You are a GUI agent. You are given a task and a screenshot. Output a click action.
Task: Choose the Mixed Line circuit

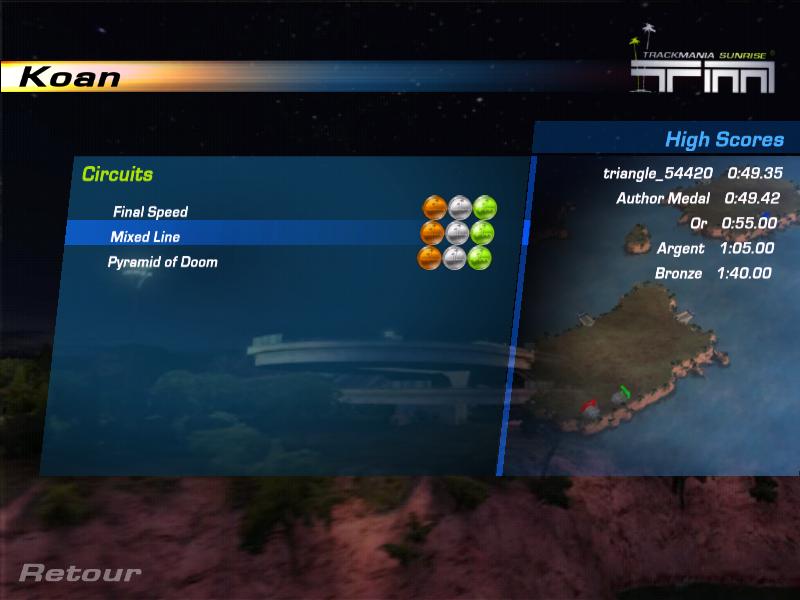click(146, 237)
